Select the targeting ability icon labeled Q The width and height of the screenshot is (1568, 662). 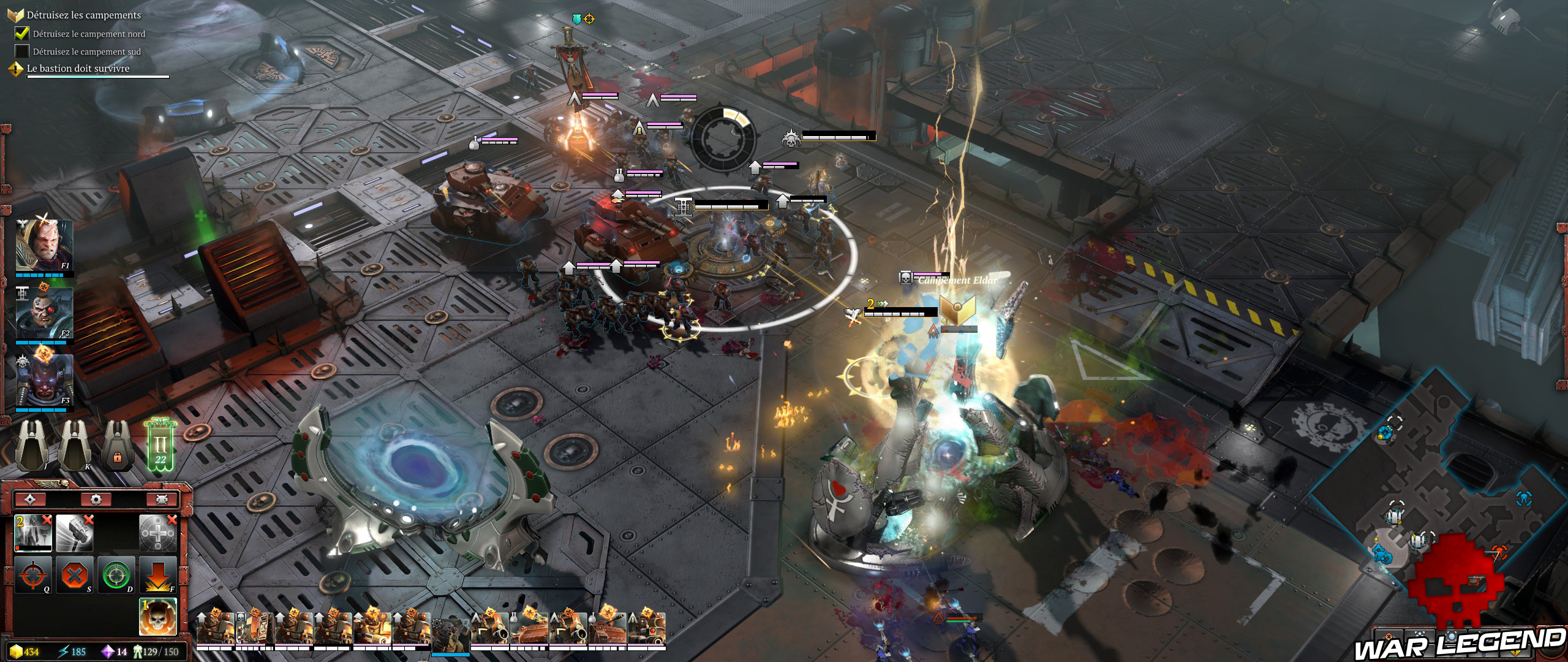[x=32, y=576]
